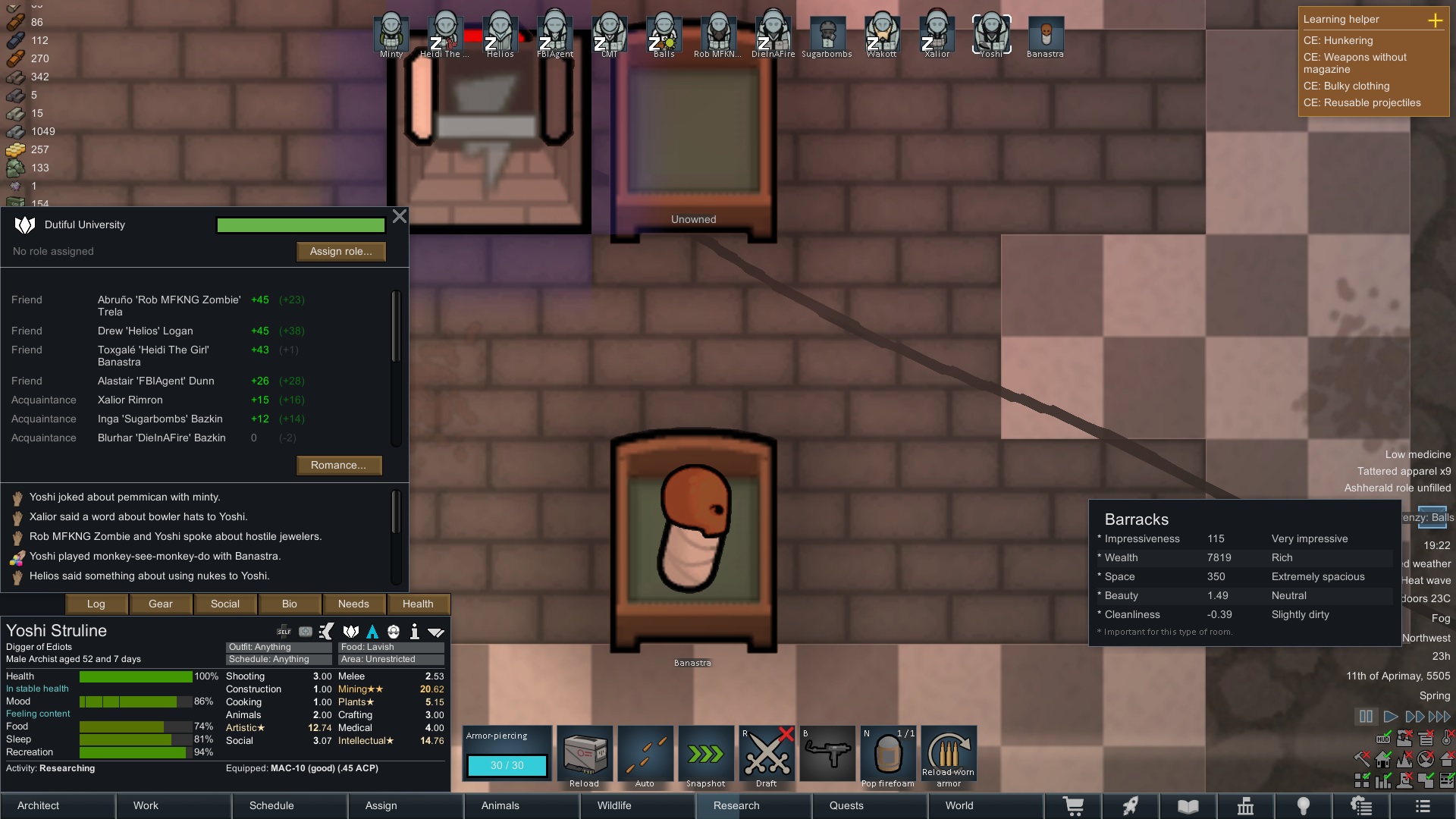Select the Pop firefoam icon
Screen dimensions: 1456x819
click(888, 755)
